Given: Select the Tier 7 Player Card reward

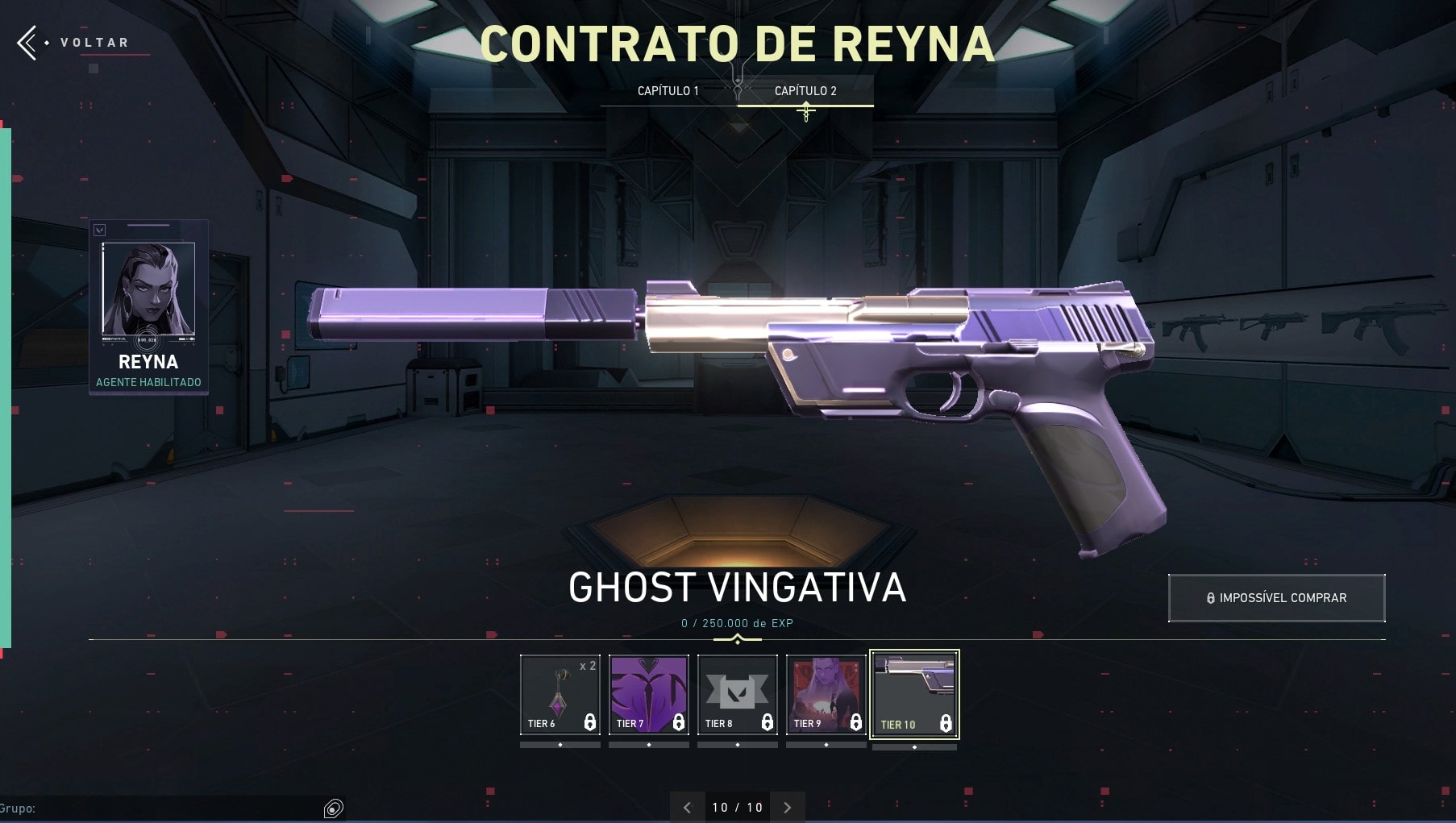Looking at the screenshot, I should tap(648, 692).
